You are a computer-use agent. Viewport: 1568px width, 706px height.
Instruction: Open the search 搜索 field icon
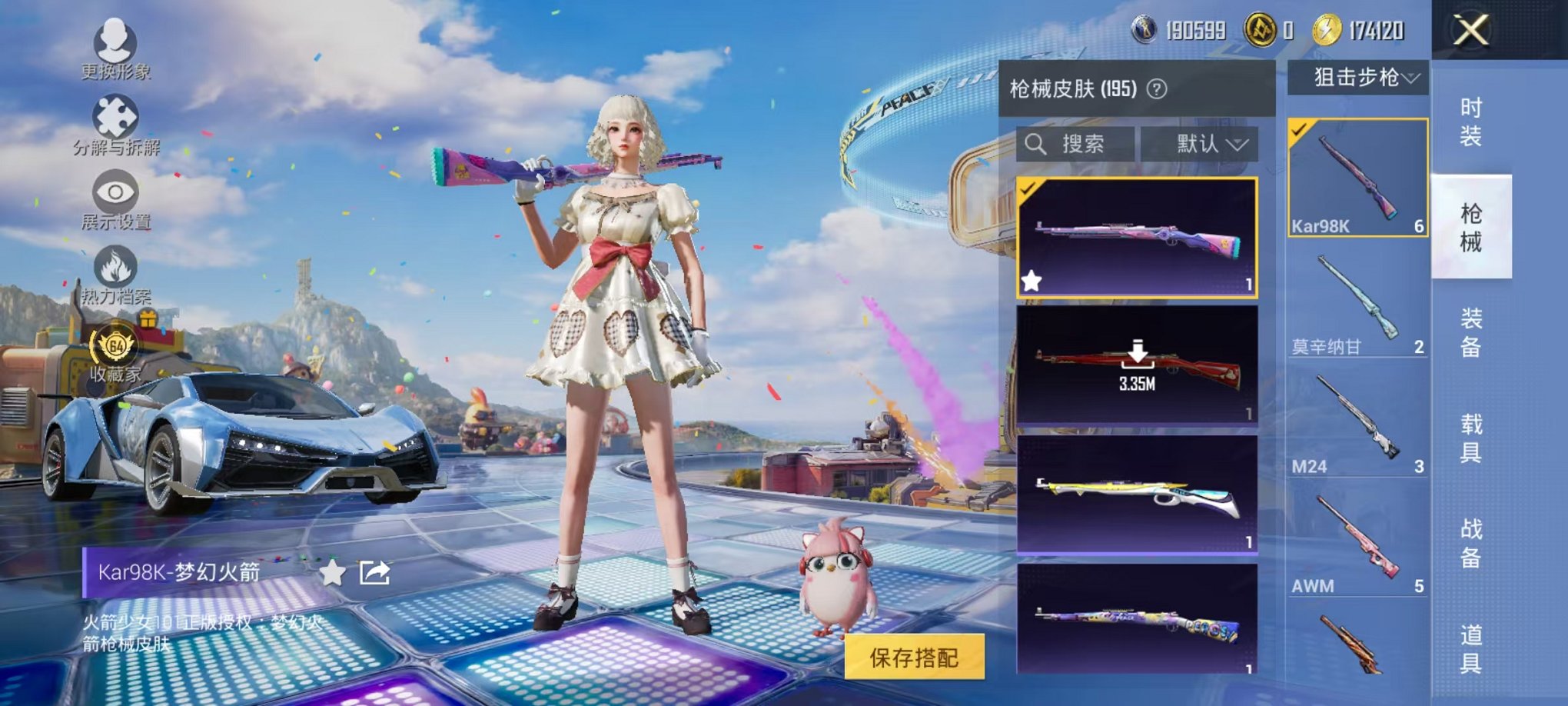(x=1036, y=145)
